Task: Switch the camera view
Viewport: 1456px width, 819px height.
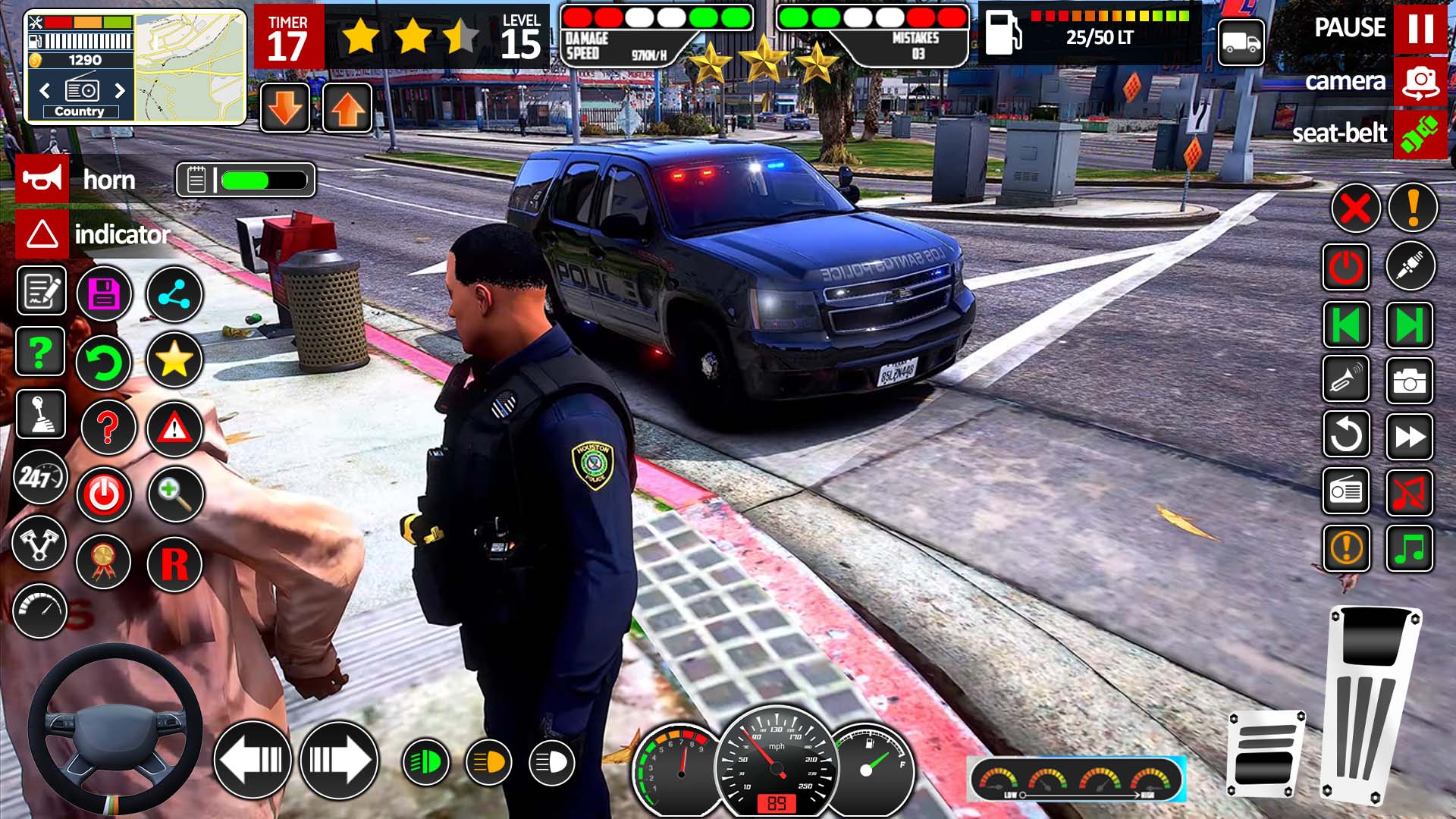Action: 1420,81
